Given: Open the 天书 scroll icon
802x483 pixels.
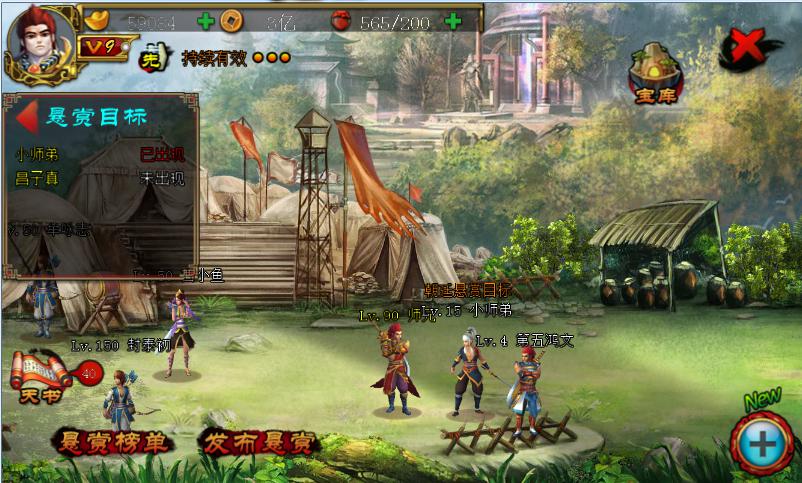Looking at the screenshot, I should point(40,376).
